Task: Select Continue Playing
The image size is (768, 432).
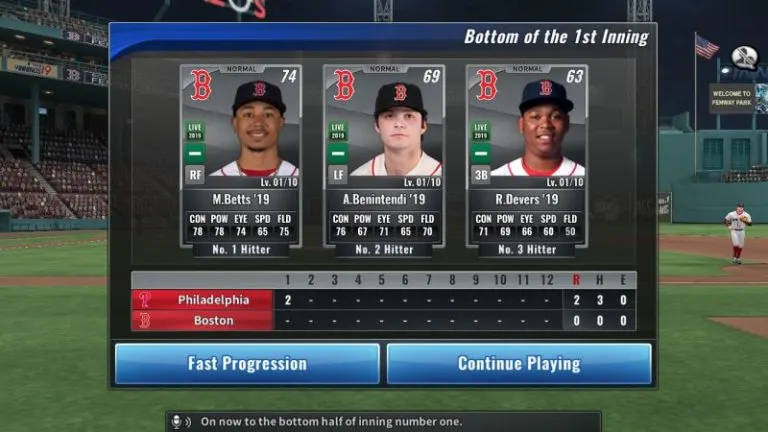Action: [x=519, y=364]
